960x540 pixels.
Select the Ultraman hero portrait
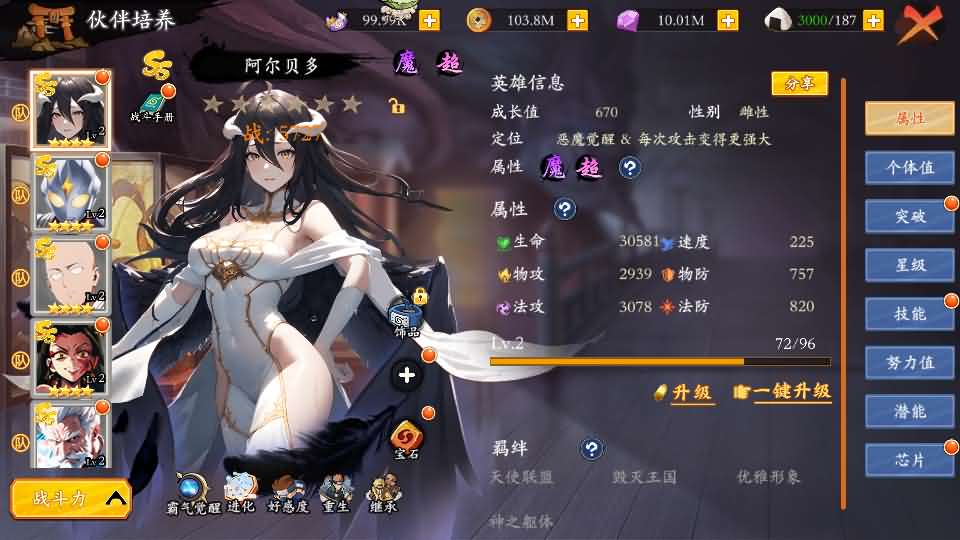tap(72, 193)
